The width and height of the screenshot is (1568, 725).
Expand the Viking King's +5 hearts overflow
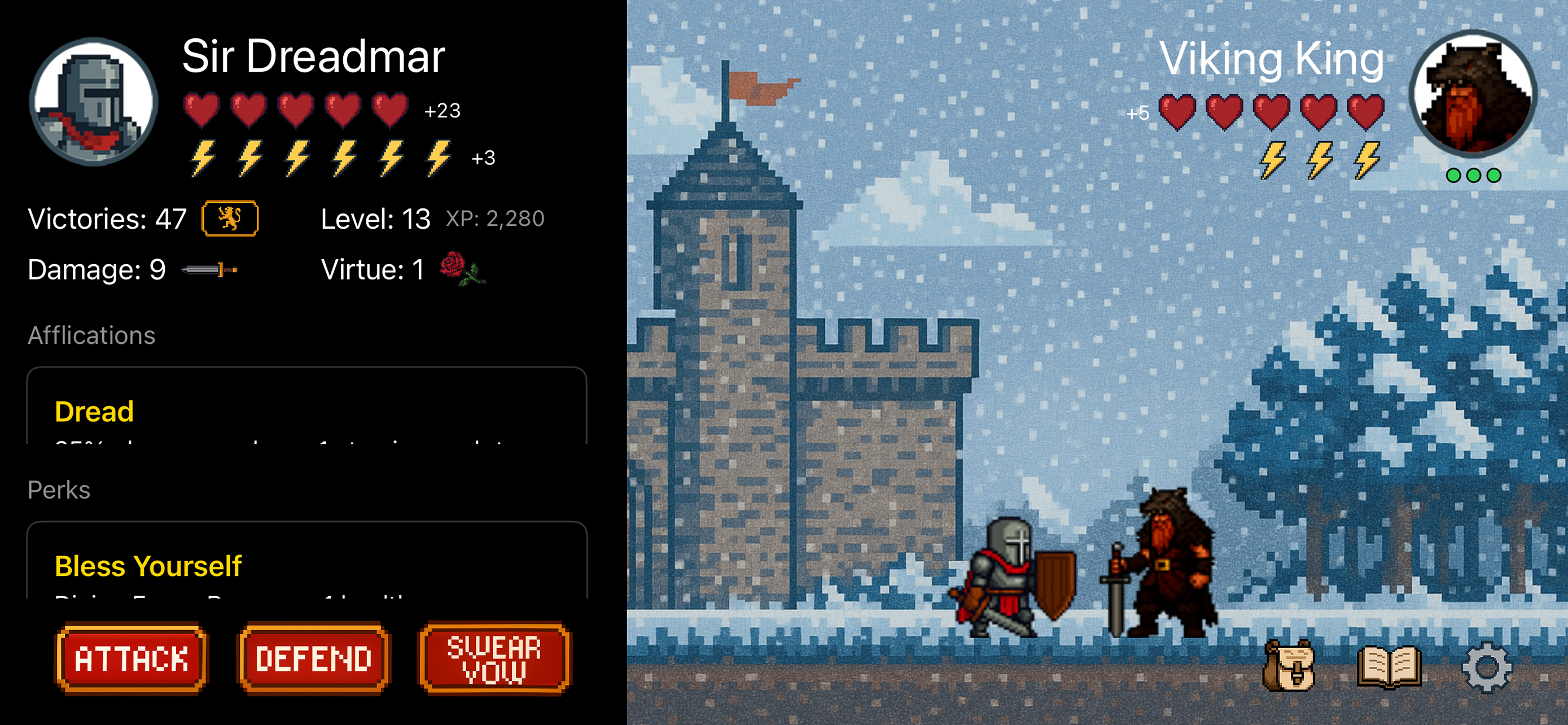point(1138,112)
